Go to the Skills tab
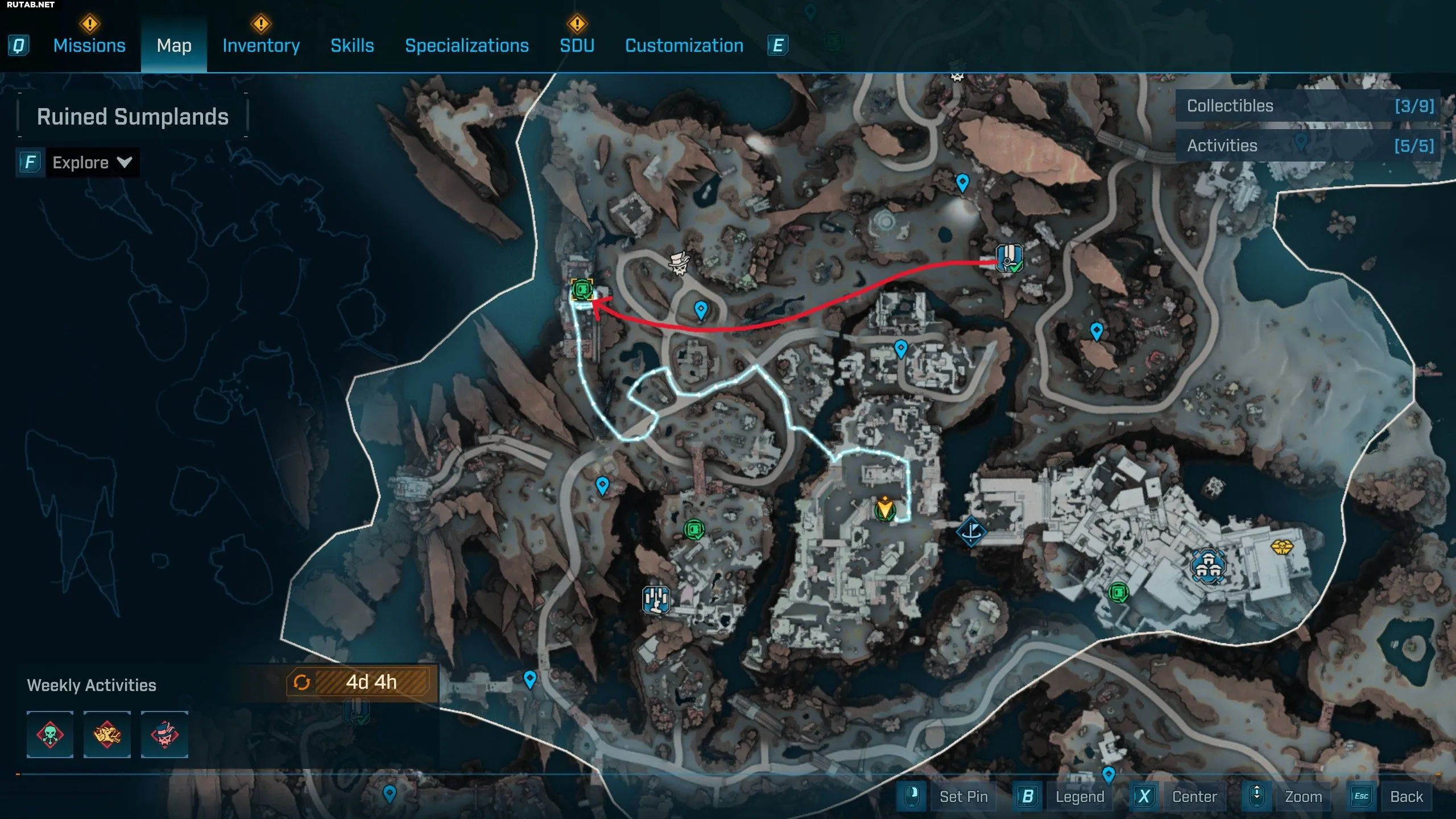The image size is (1456, 819). [x=352, y=45]
